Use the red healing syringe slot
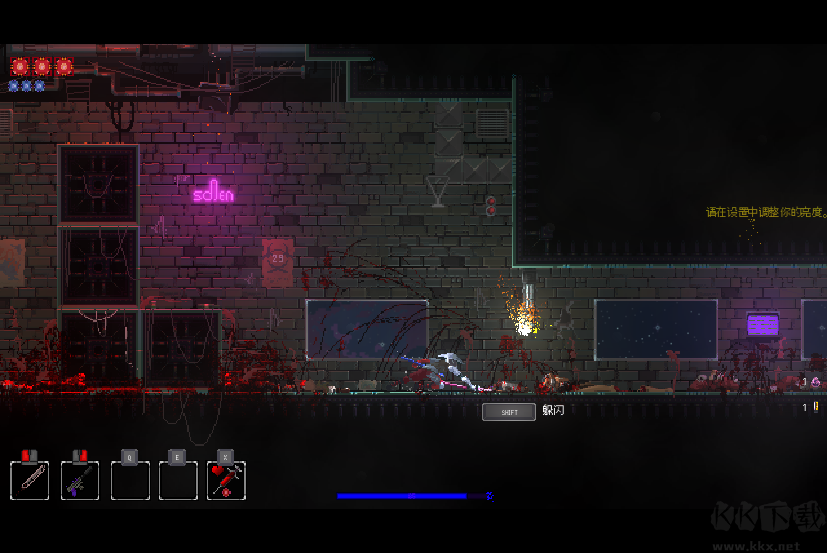827x553 pixels. click(226, 479)
